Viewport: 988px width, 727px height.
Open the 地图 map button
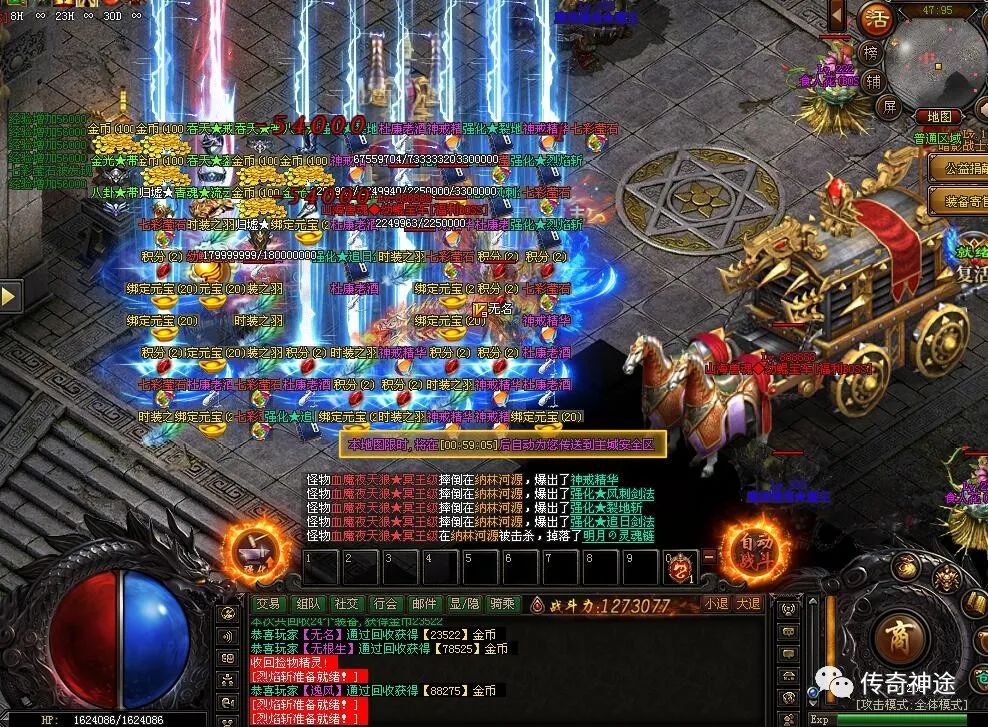click(x=938, y=117)
